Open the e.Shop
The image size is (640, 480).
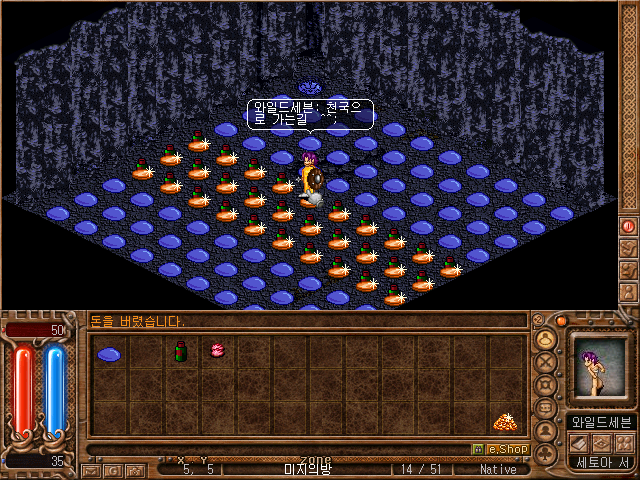pyautogui.click(x=500, y=449)
